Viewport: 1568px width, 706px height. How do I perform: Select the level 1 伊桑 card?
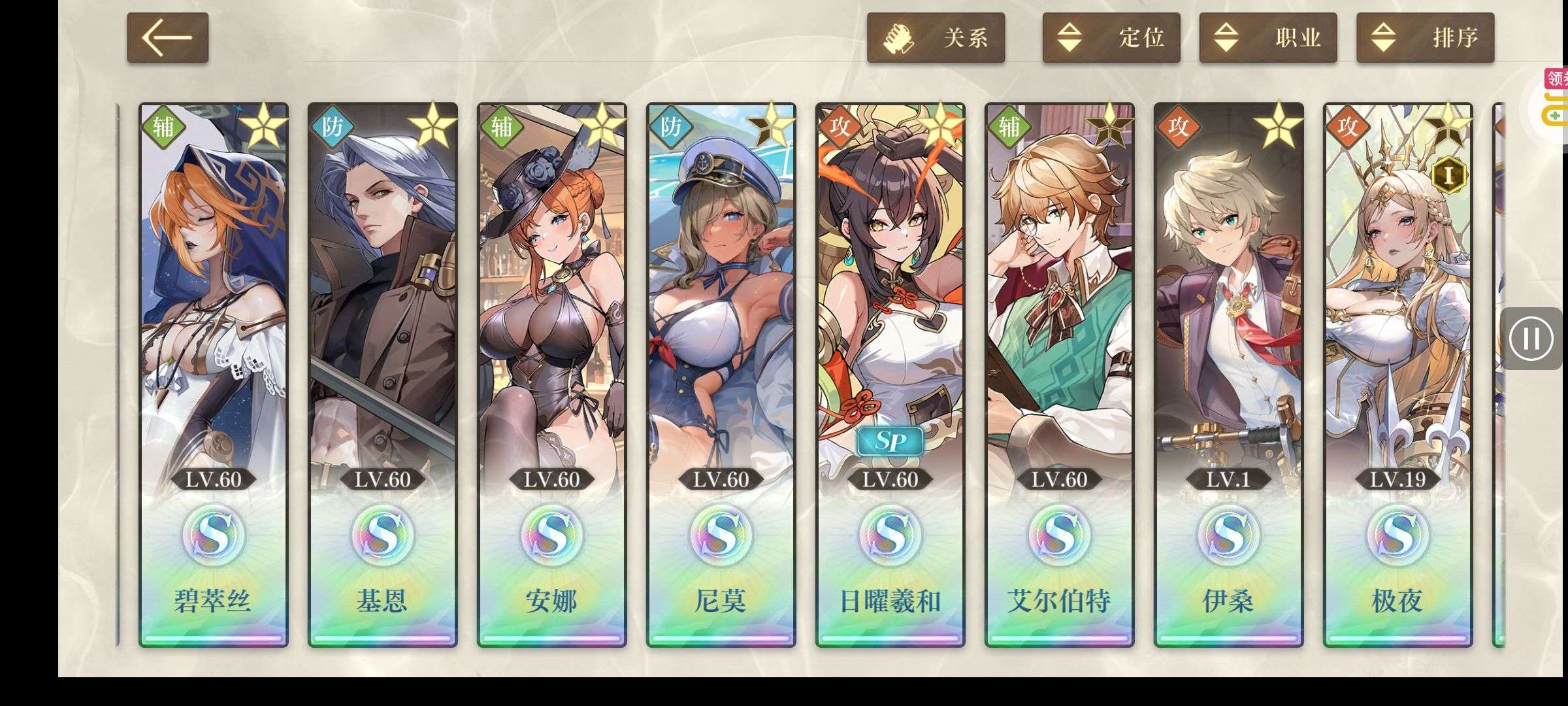(1229, 374)
